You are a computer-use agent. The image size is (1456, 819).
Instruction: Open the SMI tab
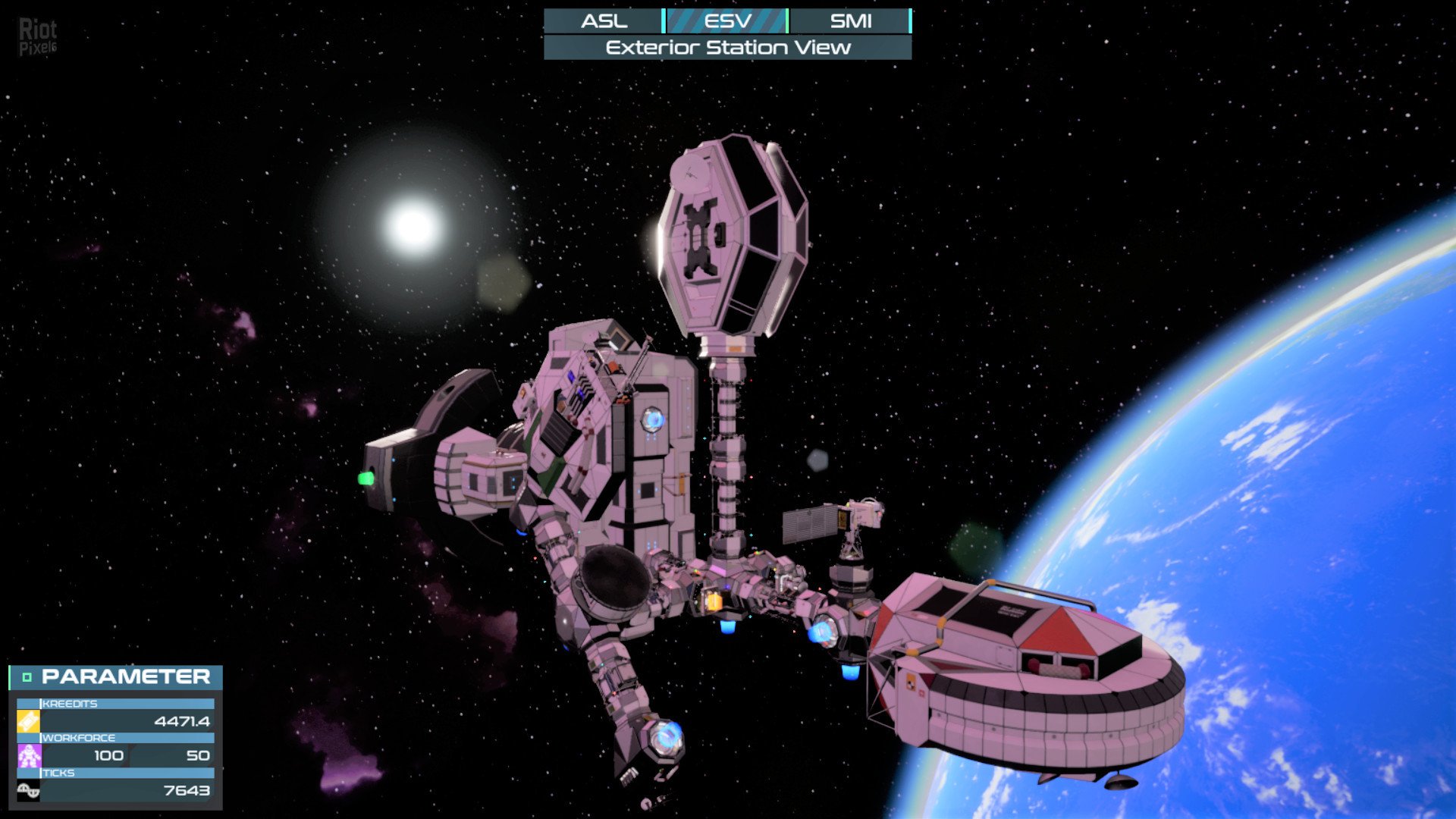coord(850,21)
